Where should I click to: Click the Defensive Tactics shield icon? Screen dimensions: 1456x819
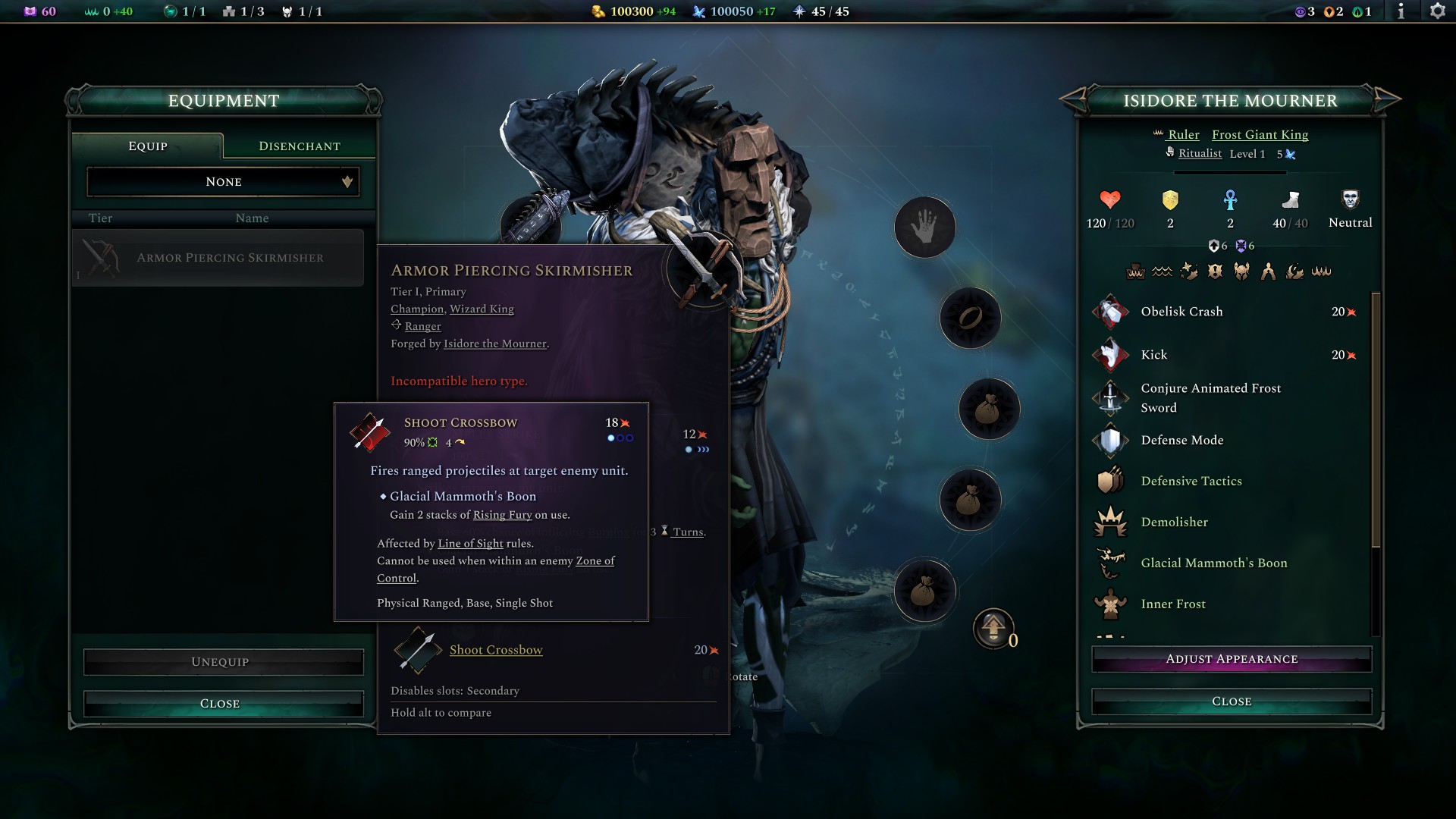1111,481
